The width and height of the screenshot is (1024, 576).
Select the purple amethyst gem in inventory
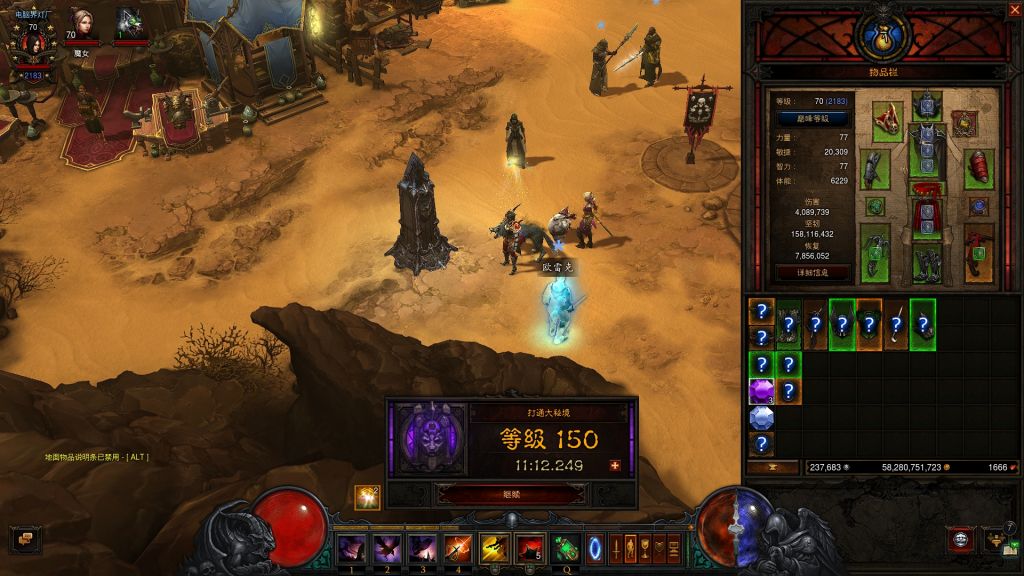click(762, 390)
